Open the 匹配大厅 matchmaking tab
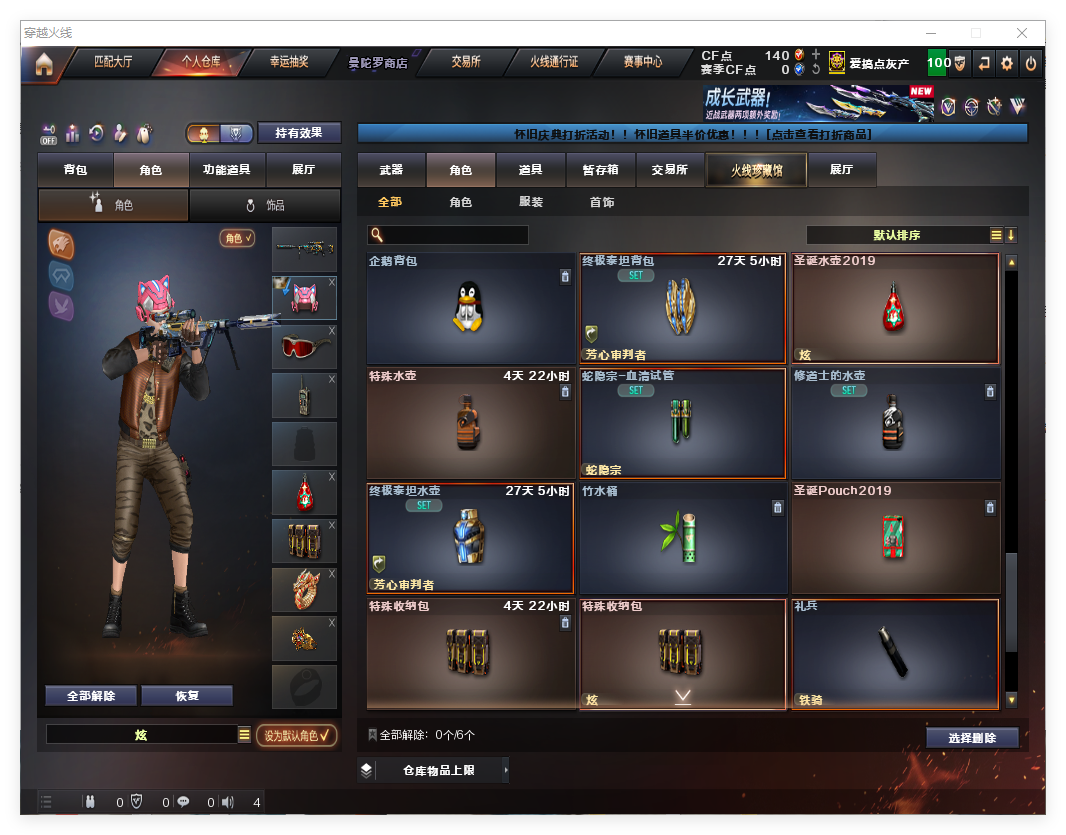This screenshot has width=1066, height=835. 112,62
